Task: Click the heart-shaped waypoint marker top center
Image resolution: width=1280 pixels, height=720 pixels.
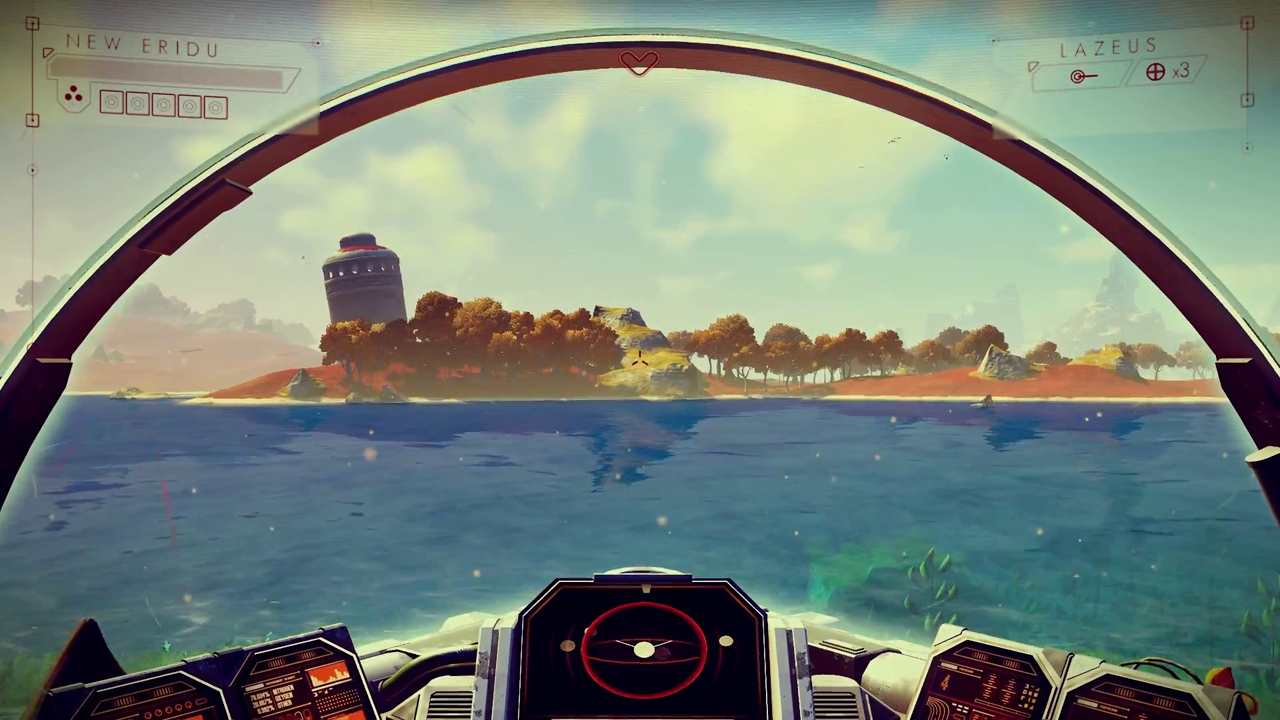Action: click(639, 63)
